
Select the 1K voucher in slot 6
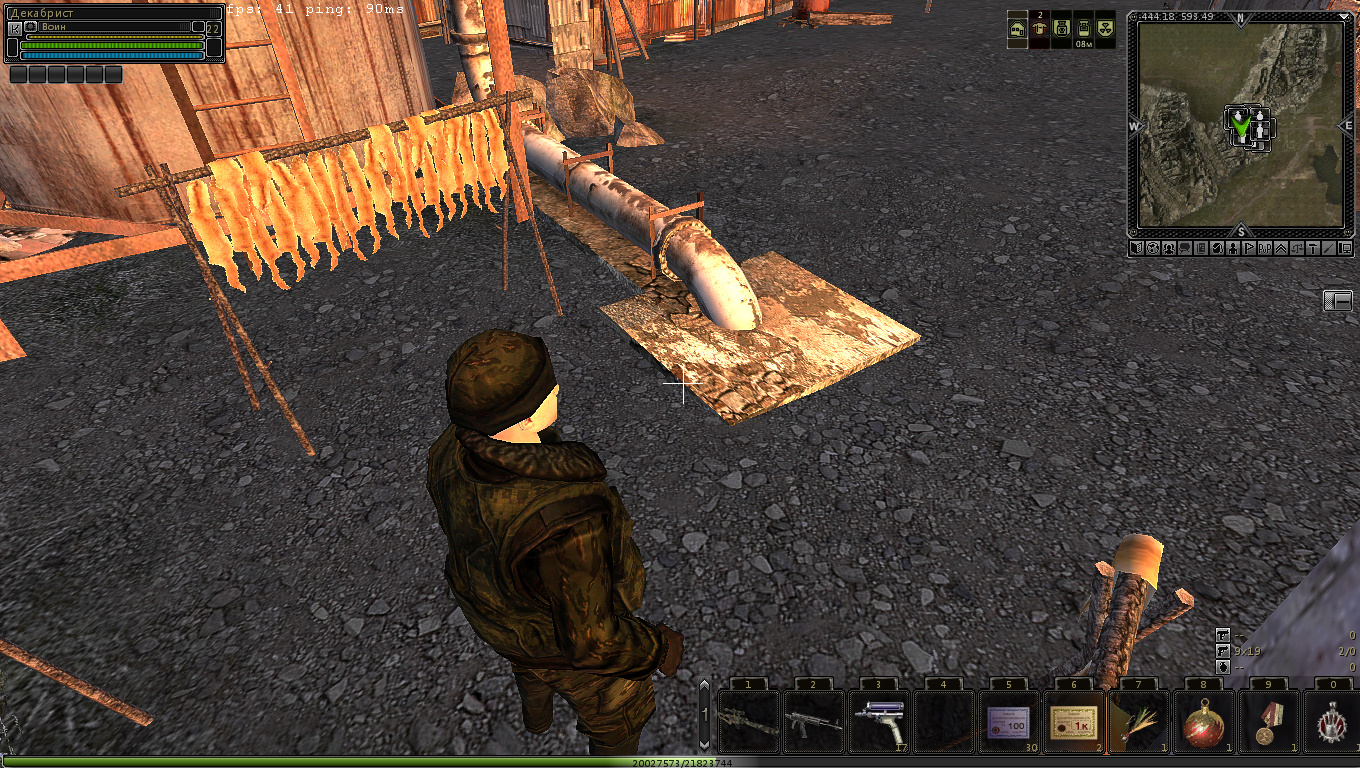click(1073, 722)
